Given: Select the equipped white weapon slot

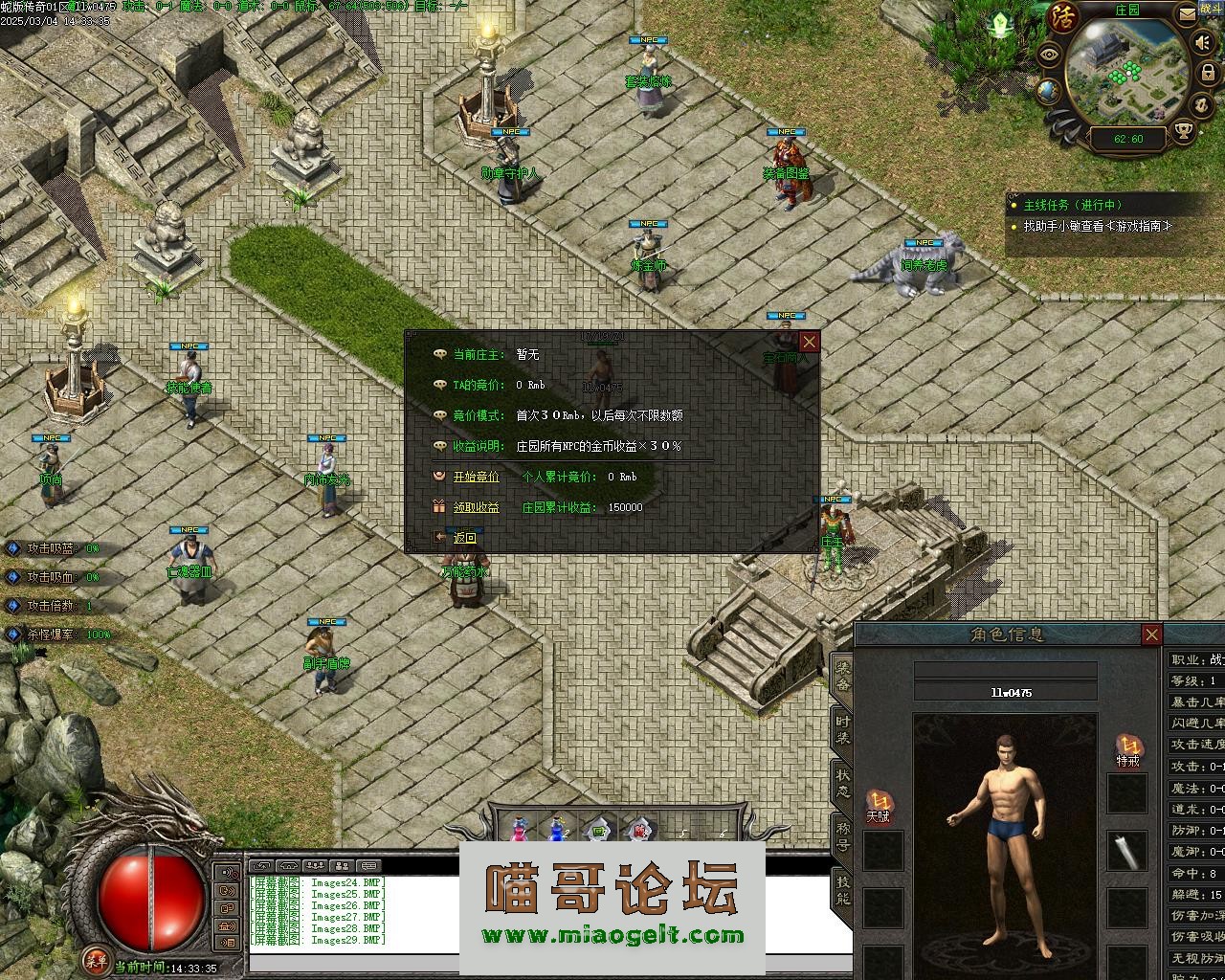Looking at the screenshot, I should click(1127, 851).
